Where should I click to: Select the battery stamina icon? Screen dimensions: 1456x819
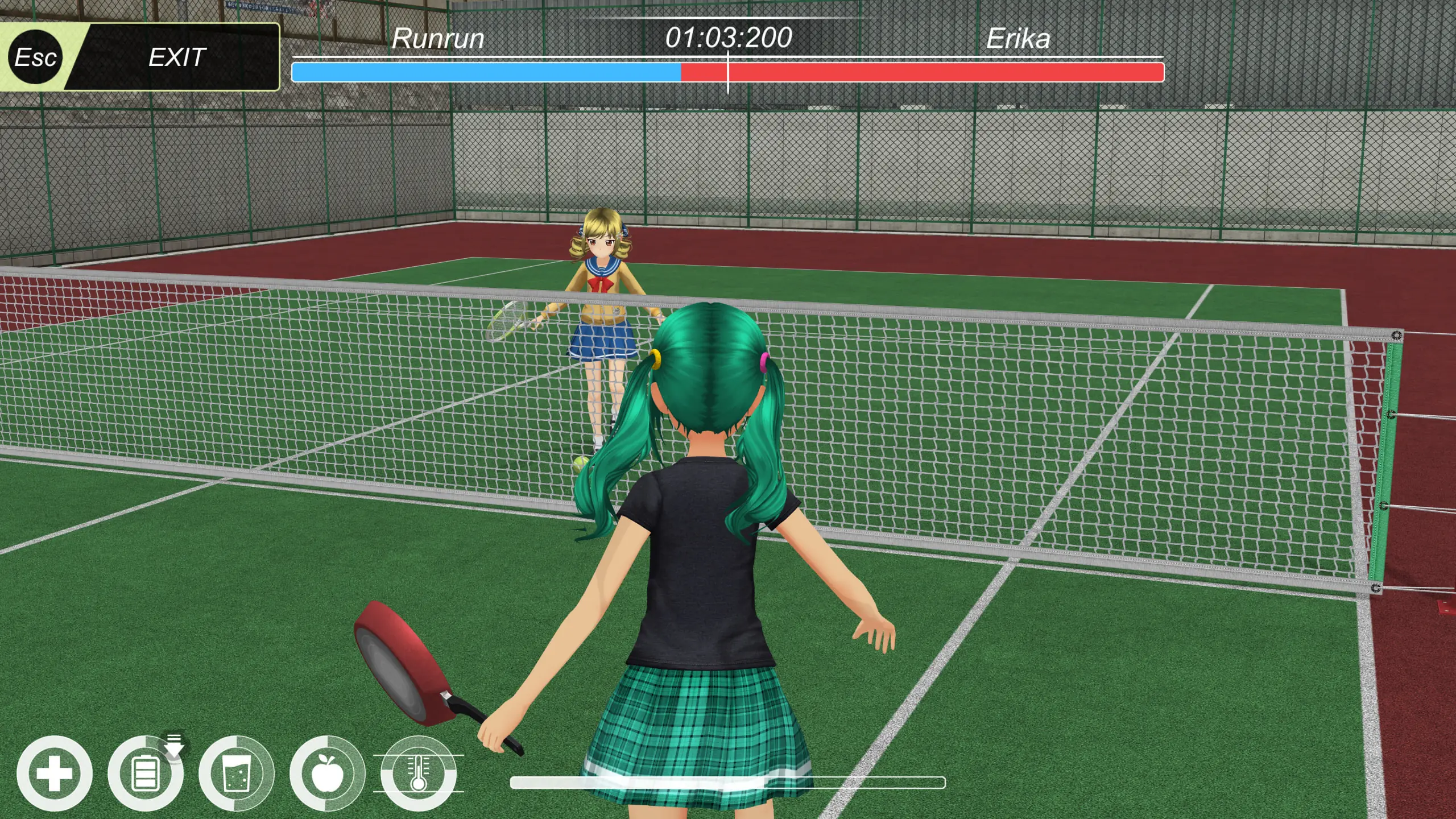coord(145,773)
